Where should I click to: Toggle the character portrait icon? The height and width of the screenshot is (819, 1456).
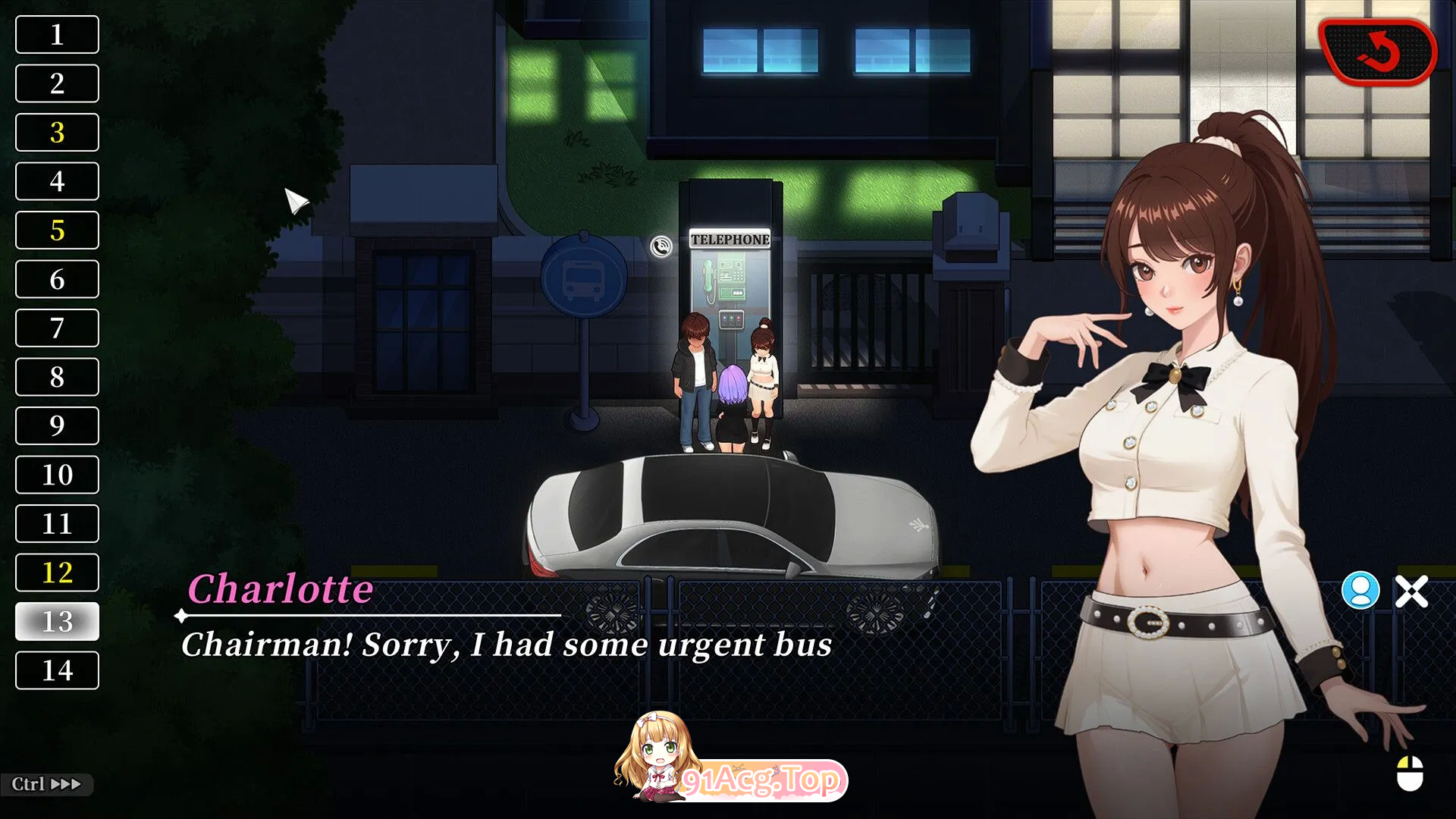point(1360,591)
